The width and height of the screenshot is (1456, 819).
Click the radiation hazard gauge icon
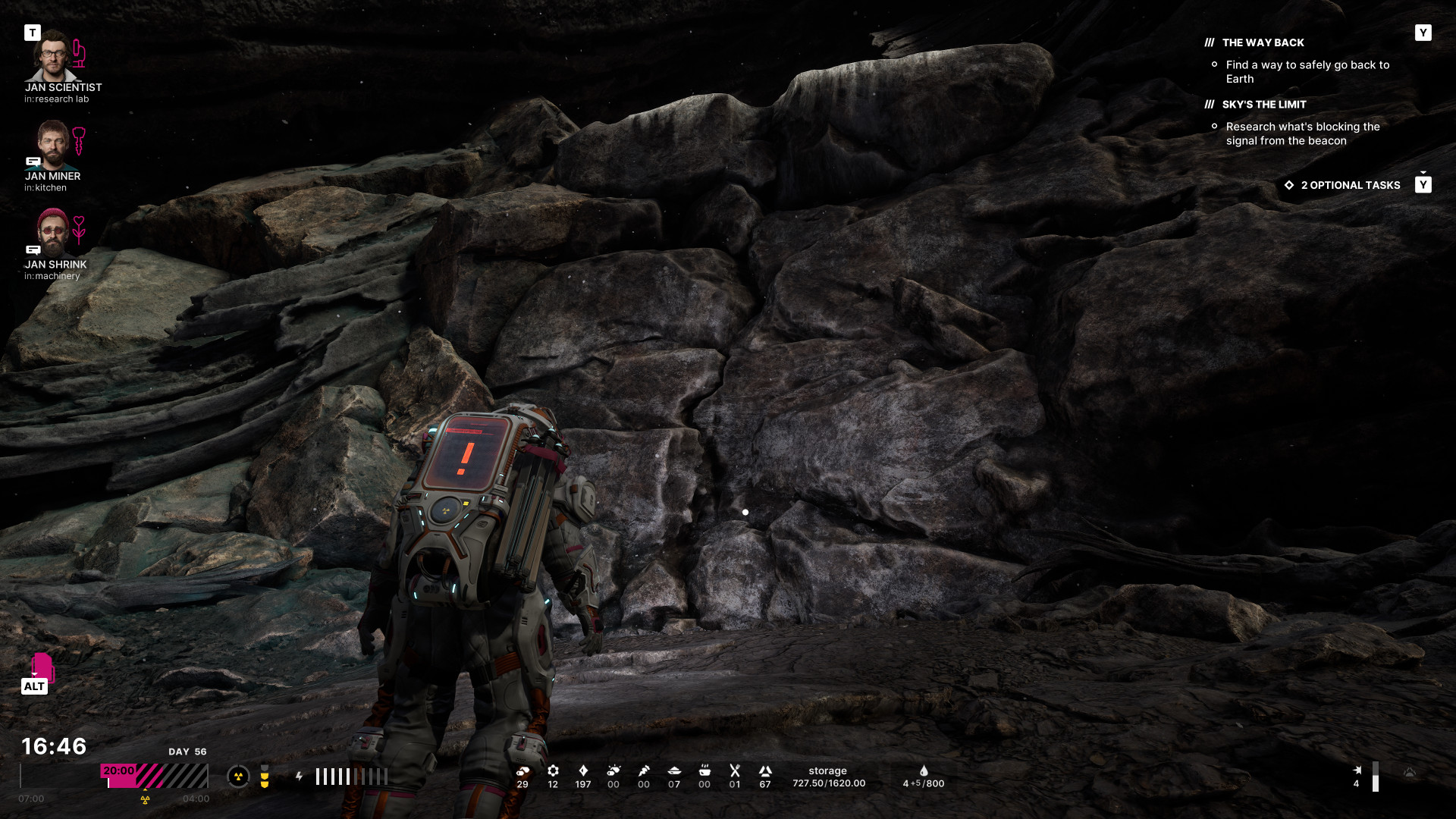(238, 777)
